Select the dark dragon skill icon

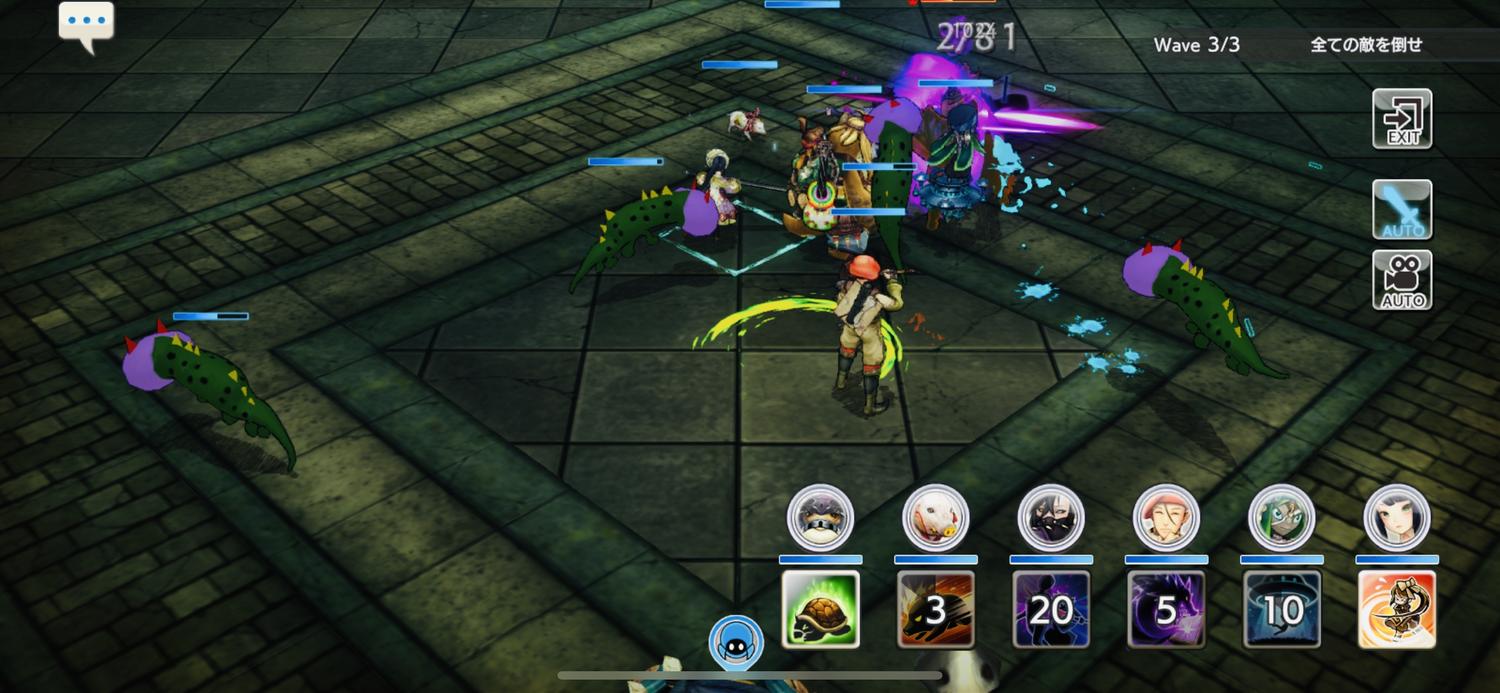click(1166, 609)
